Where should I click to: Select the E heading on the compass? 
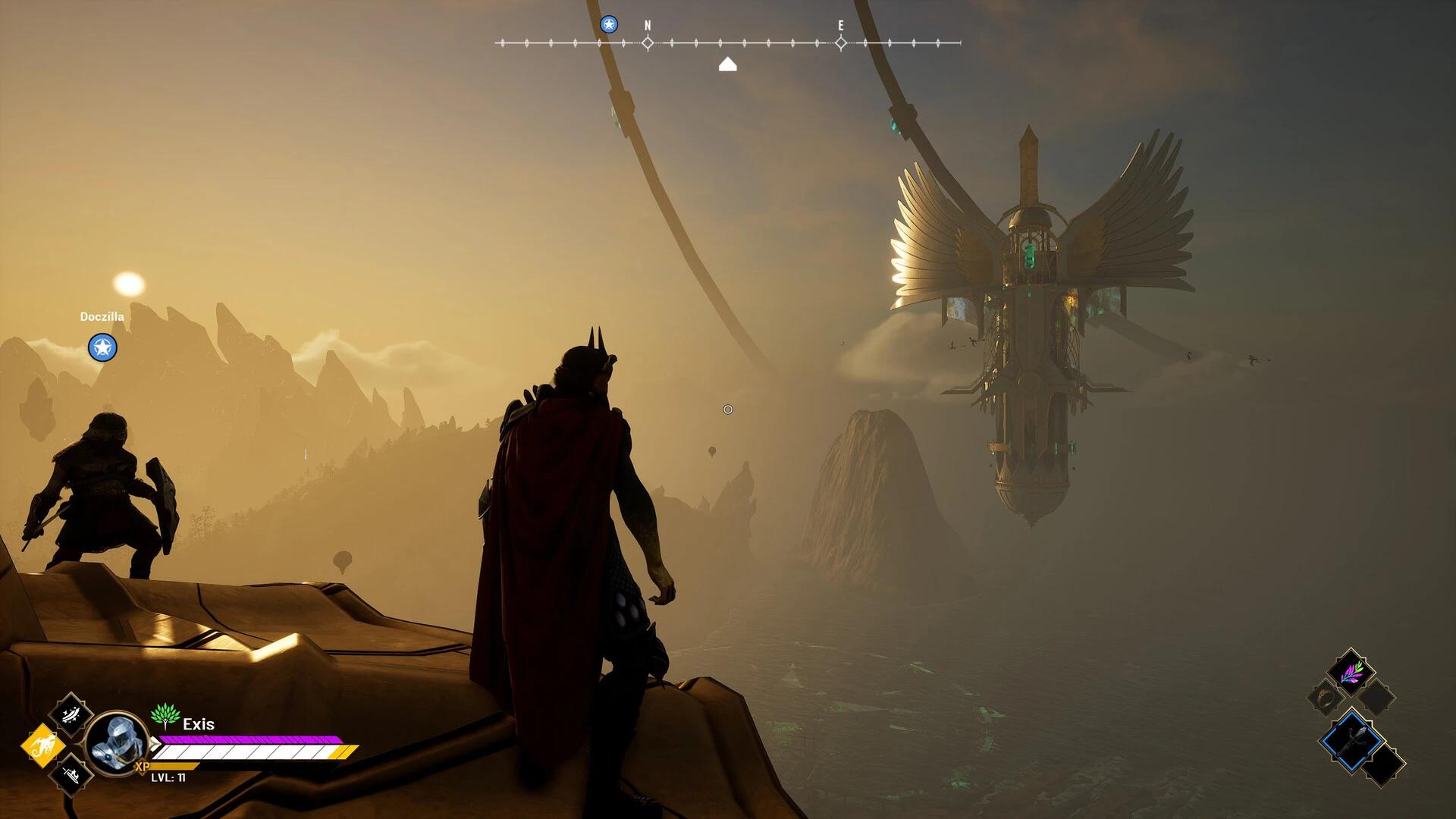coord(840,24)
